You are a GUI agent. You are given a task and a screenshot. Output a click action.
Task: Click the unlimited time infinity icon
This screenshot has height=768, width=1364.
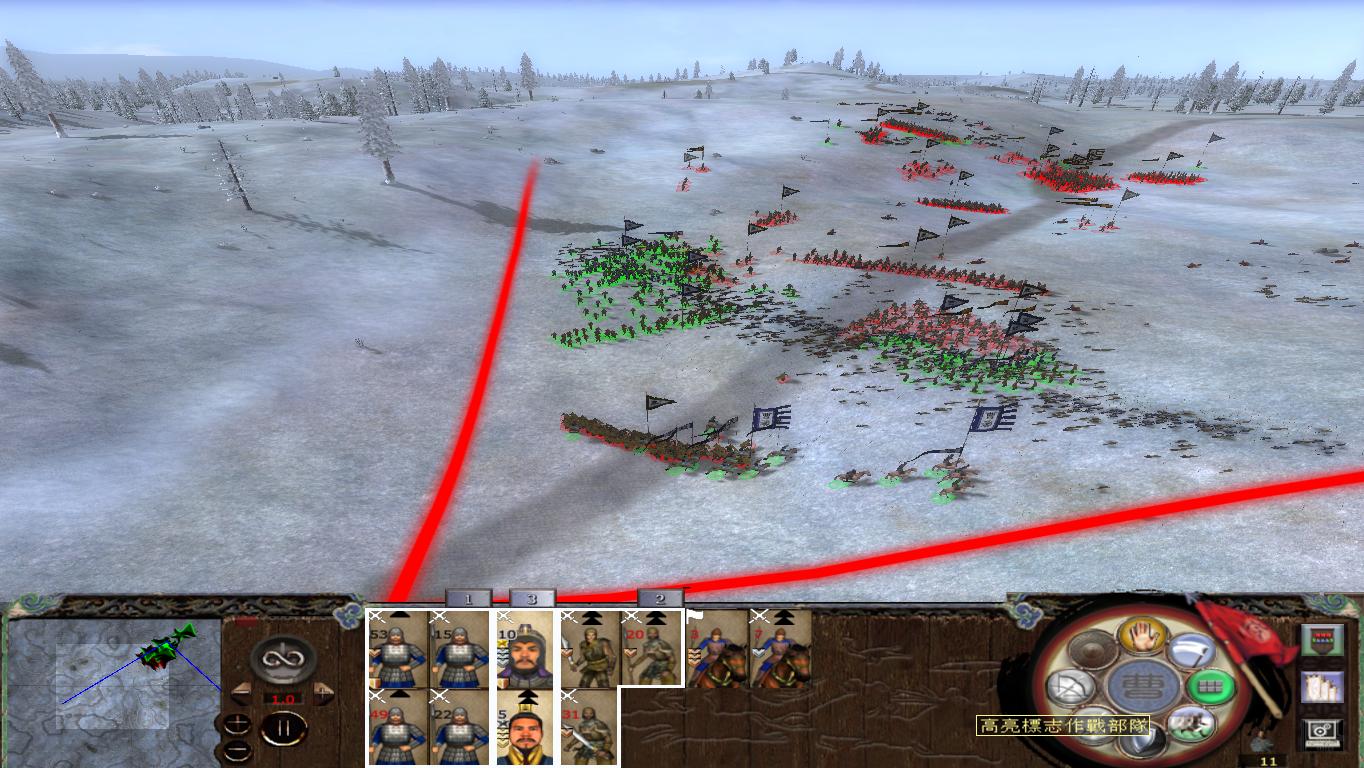pos(283,659)
